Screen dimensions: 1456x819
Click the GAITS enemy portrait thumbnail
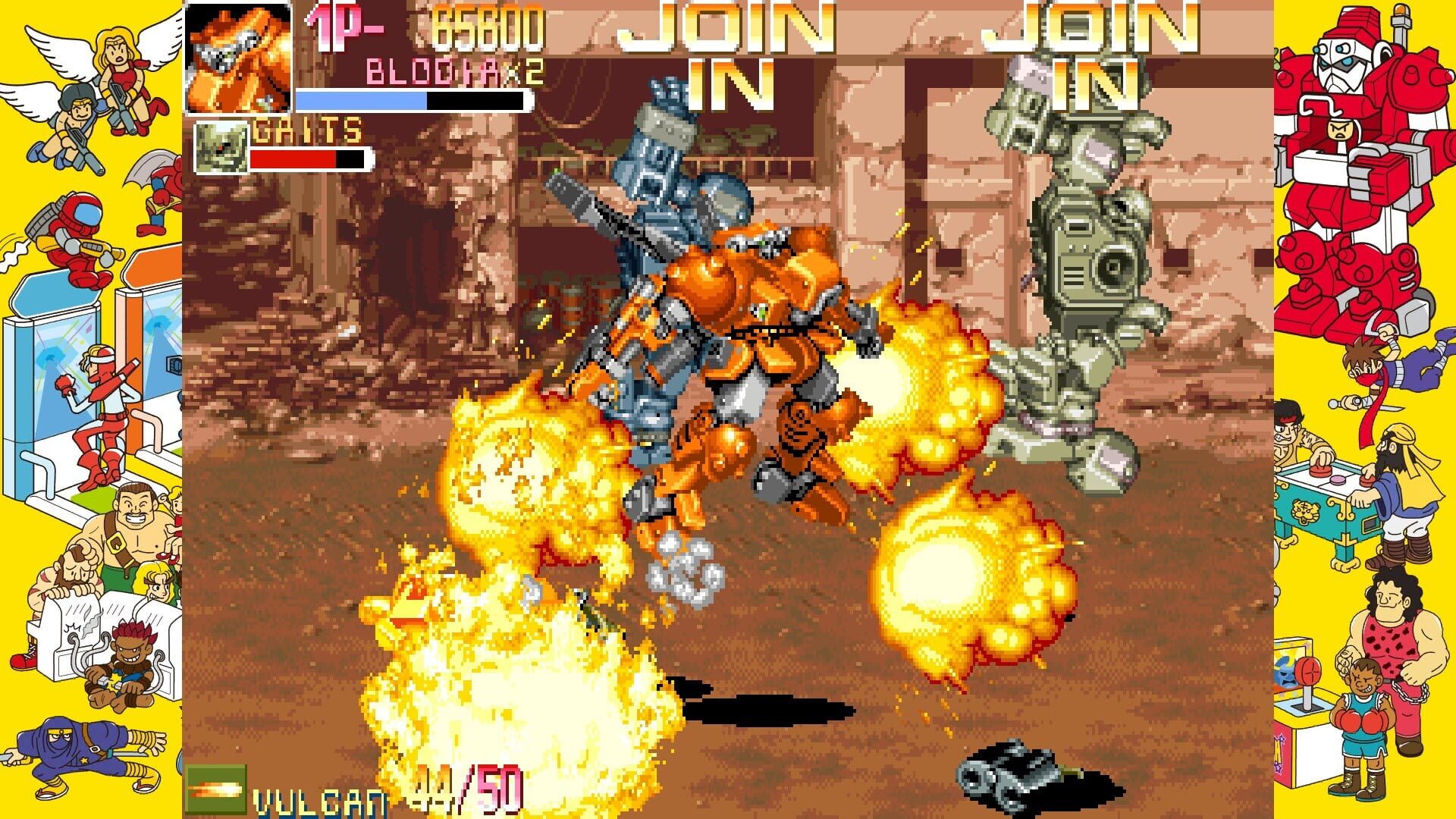coord(221,146)
